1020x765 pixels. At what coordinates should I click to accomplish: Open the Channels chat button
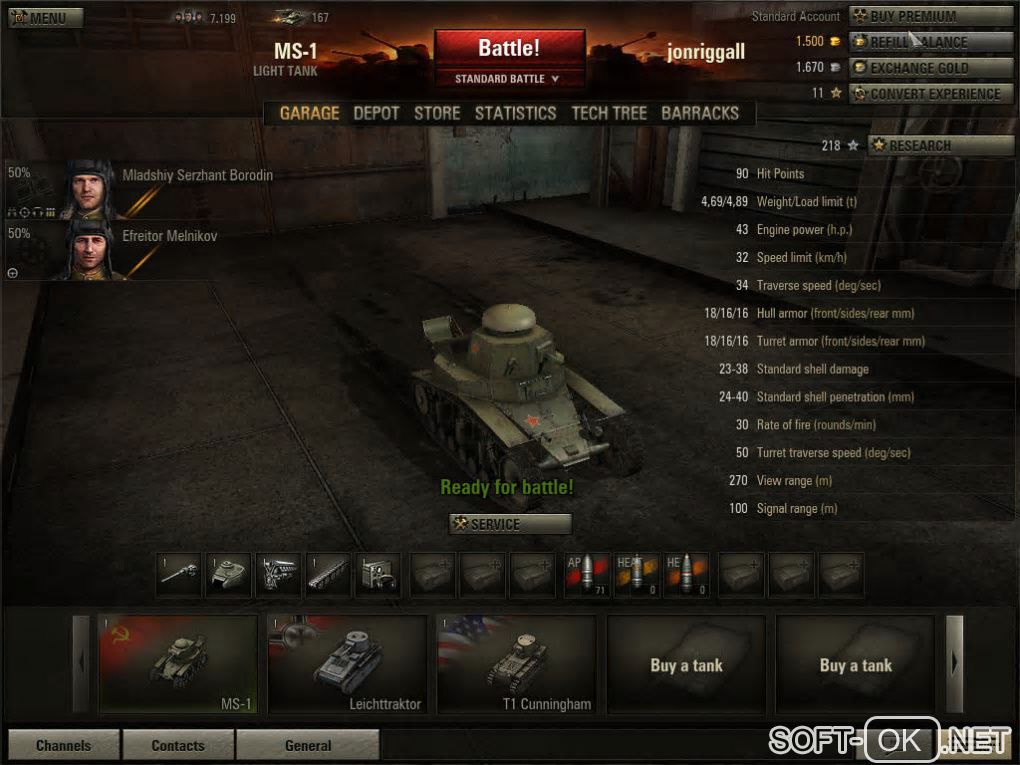click(63, 745)
